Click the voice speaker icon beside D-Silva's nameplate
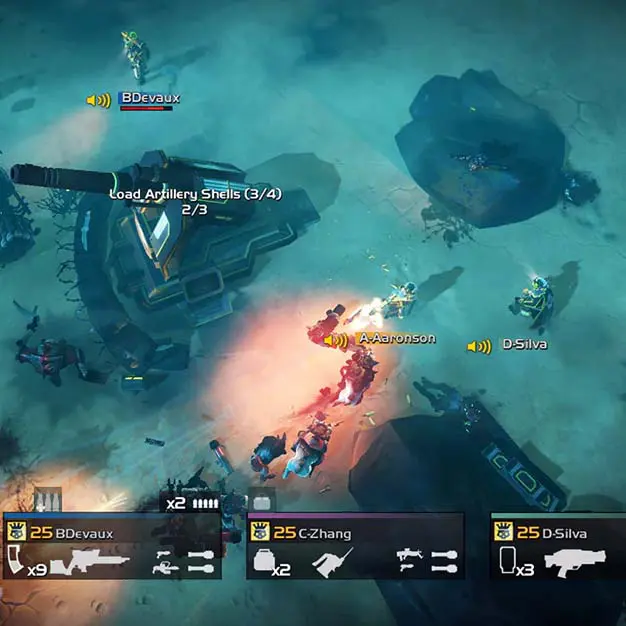This screenshot has width=626, height=626. click(479, 346)
